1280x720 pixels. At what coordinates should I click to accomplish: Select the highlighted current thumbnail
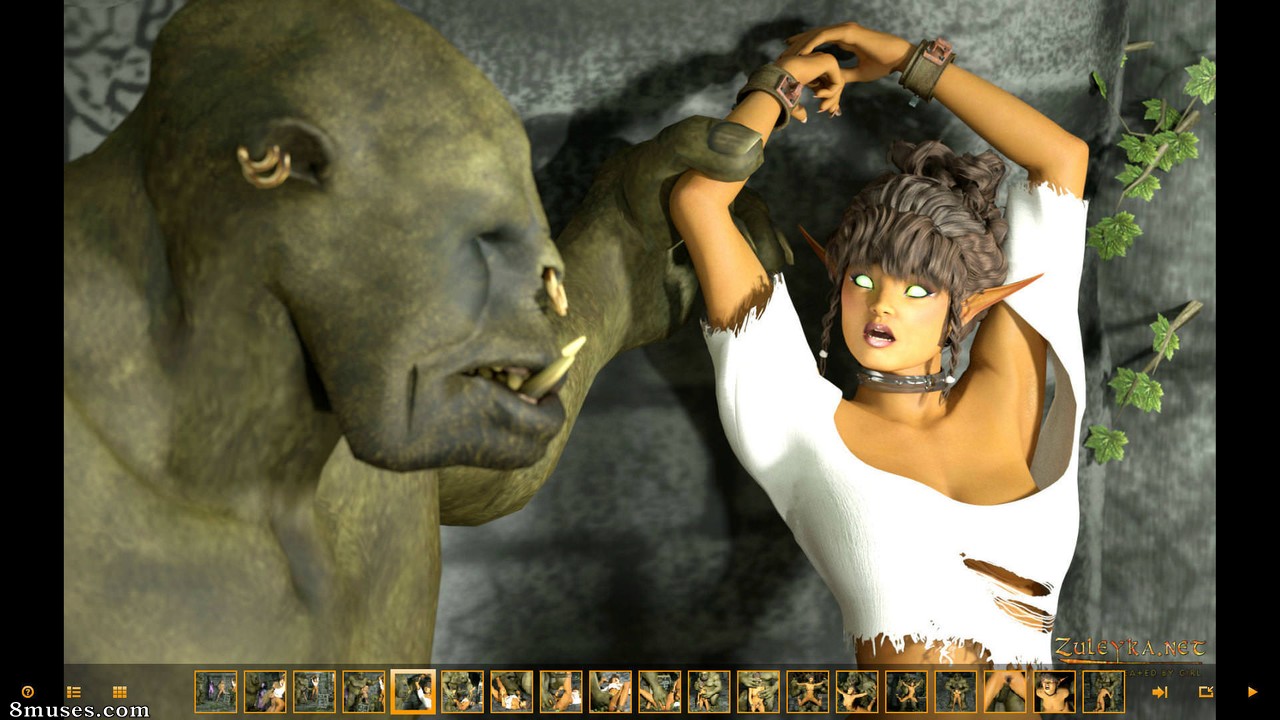[413, 691]
